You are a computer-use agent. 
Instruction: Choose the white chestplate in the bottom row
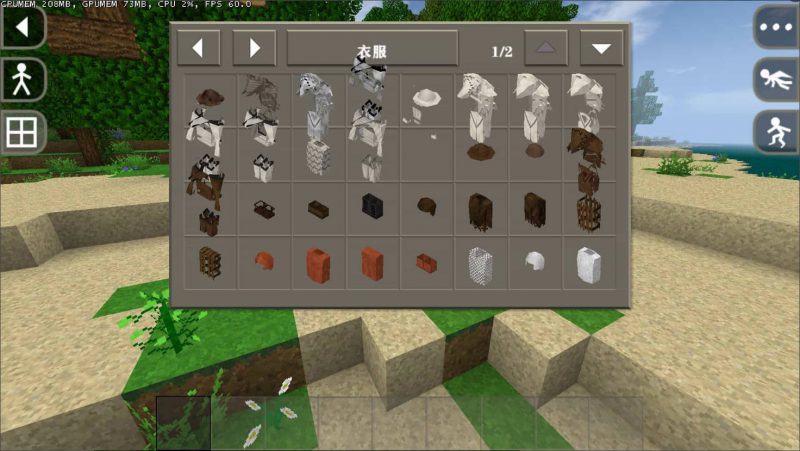click(x=588, y=262)
